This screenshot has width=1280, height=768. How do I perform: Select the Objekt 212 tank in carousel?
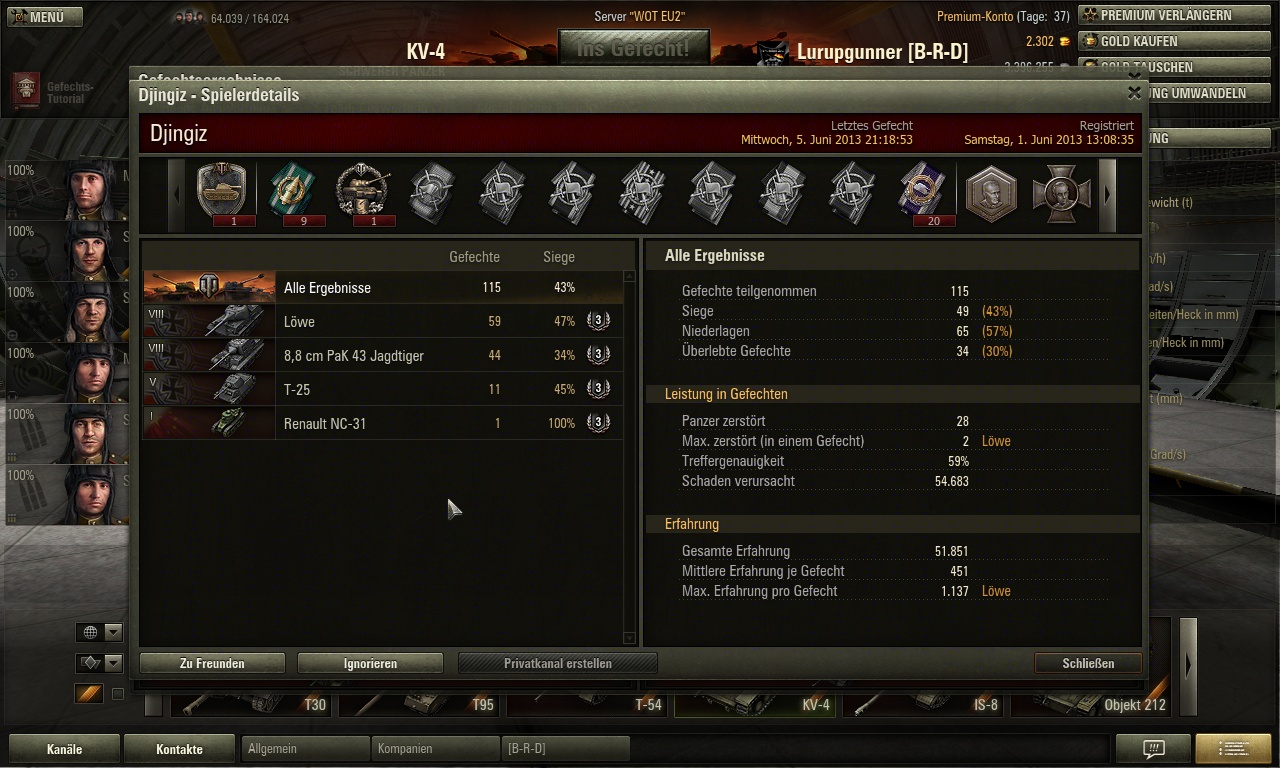click(1090, 703)
